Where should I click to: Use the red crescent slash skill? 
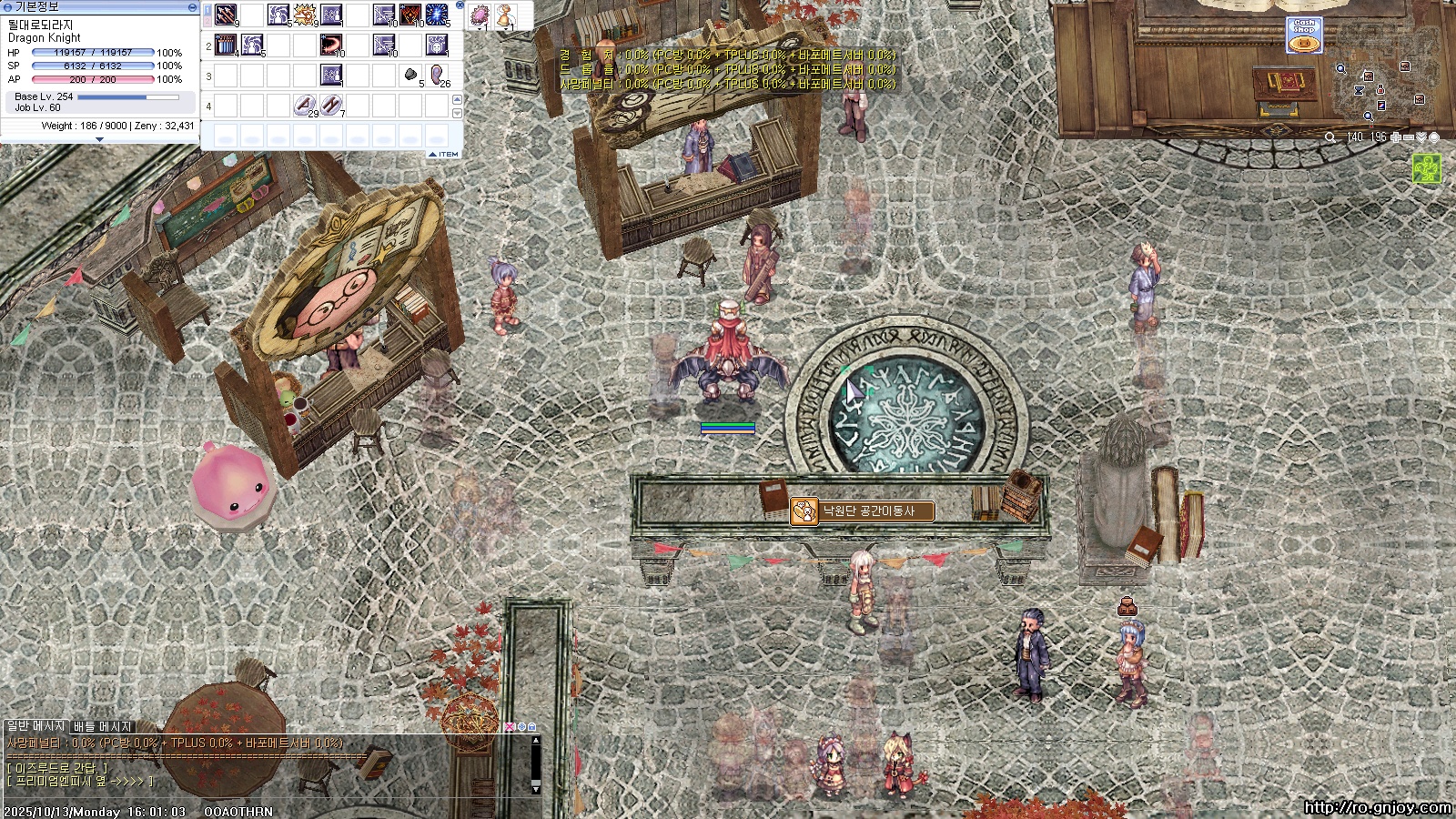pos(331,45)
